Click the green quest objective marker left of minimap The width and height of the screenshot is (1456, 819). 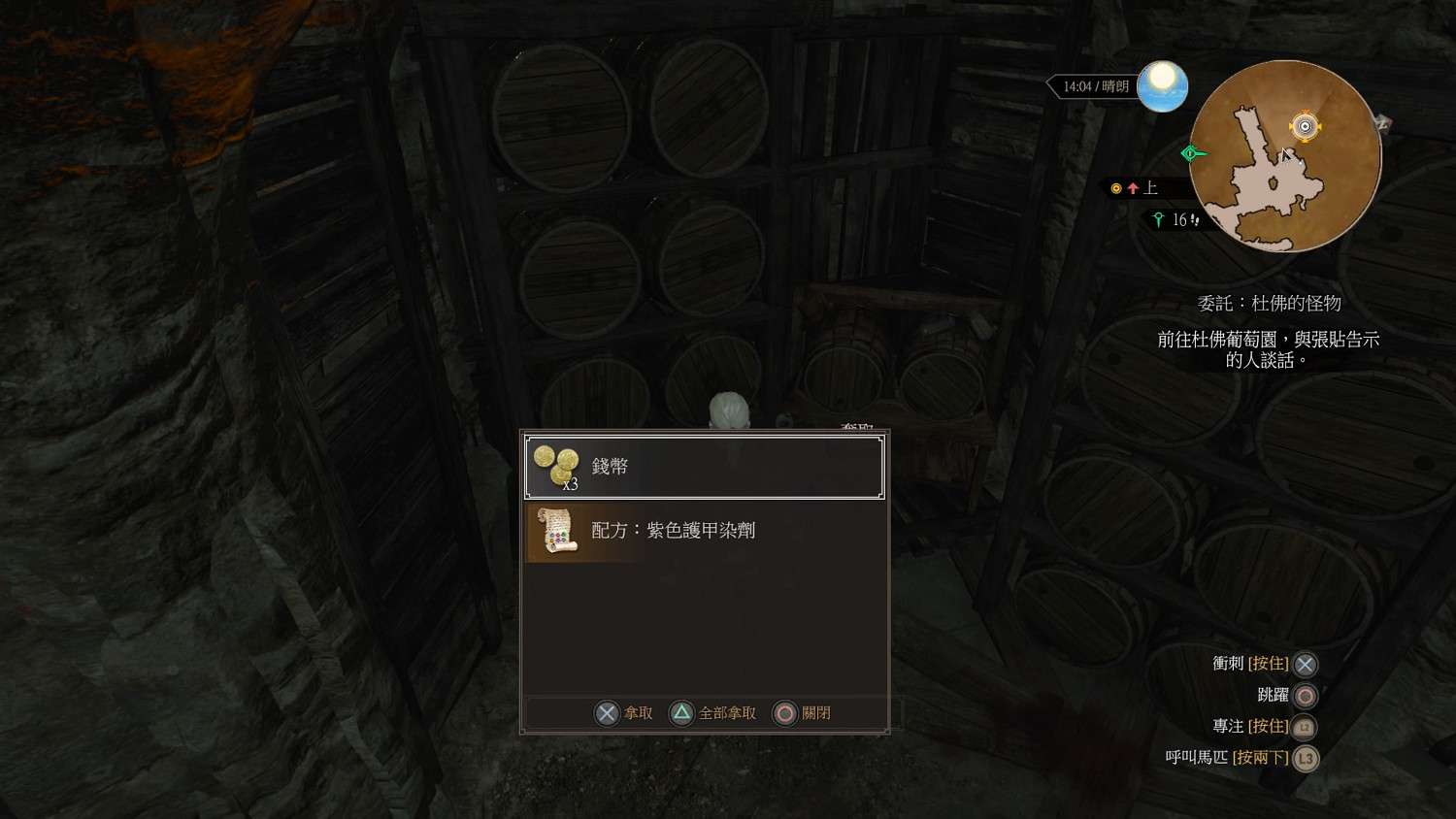pyautogui.click(x=1190, y=152)
